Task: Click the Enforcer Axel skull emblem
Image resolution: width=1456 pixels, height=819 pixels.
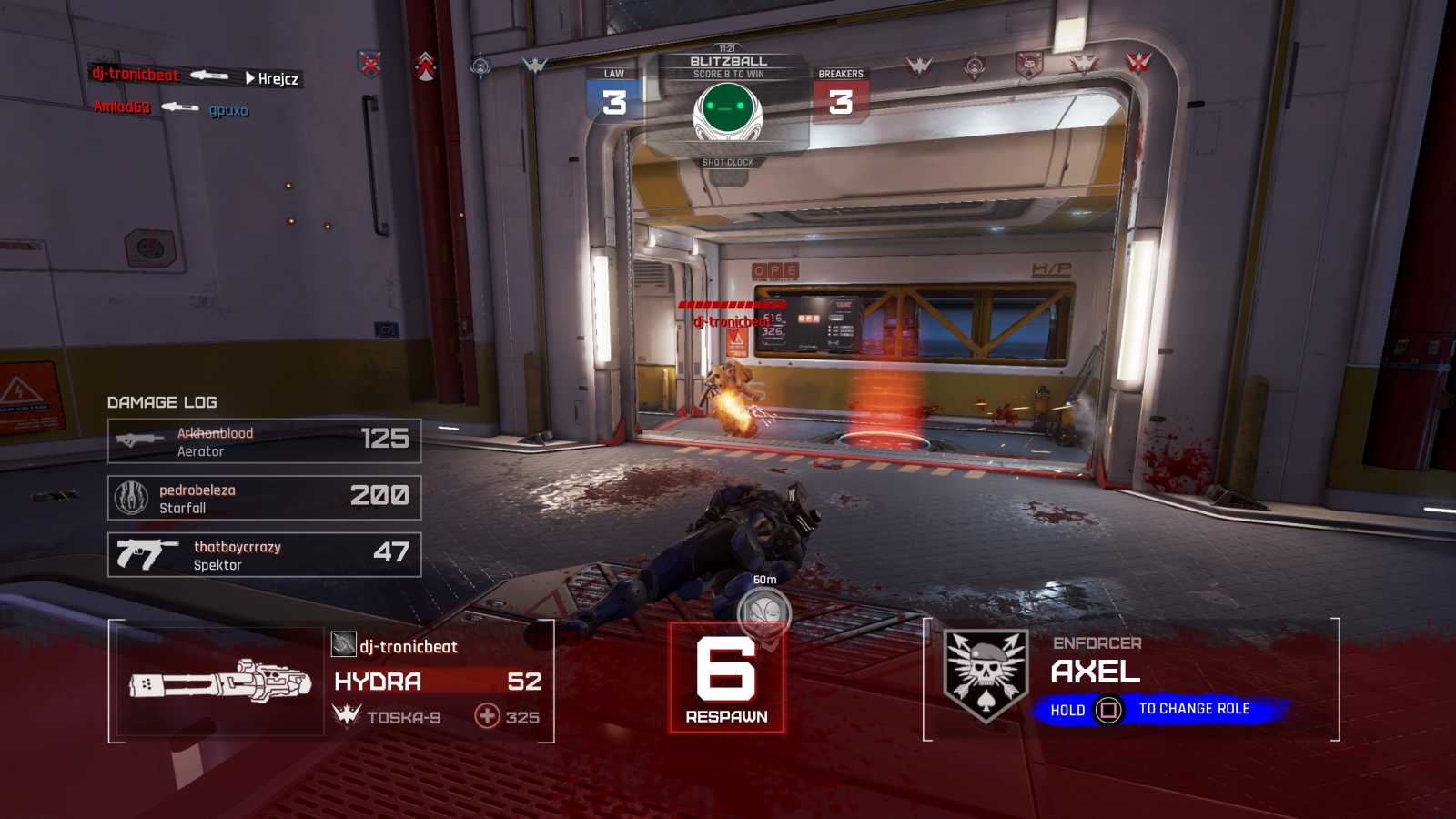Action: (x=986, y=674)
